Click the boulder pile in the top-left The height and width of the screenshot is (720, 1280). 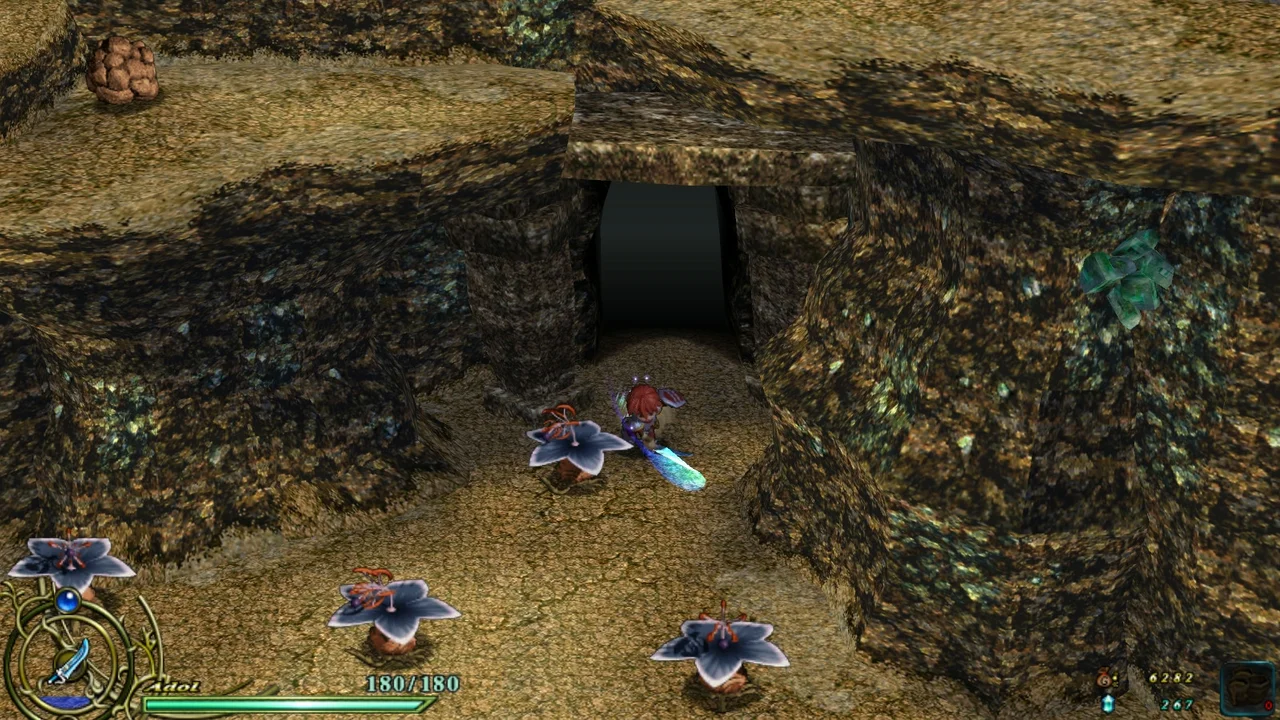coord(125,70)
